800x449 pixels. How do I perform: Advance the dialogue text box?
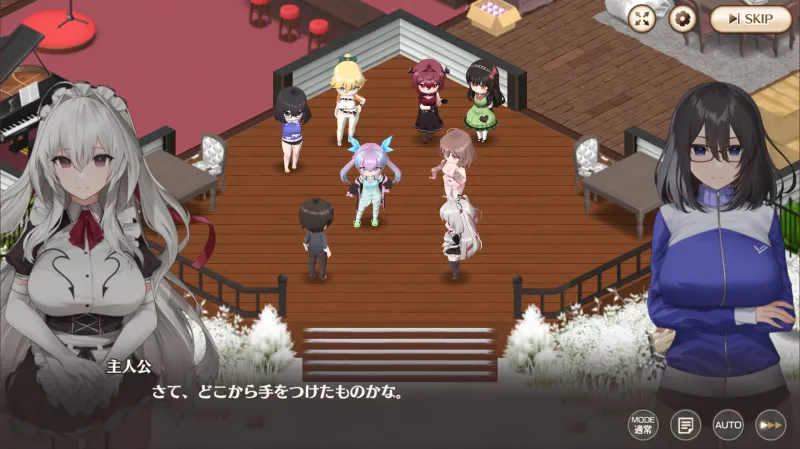click(x=400, y=393)
